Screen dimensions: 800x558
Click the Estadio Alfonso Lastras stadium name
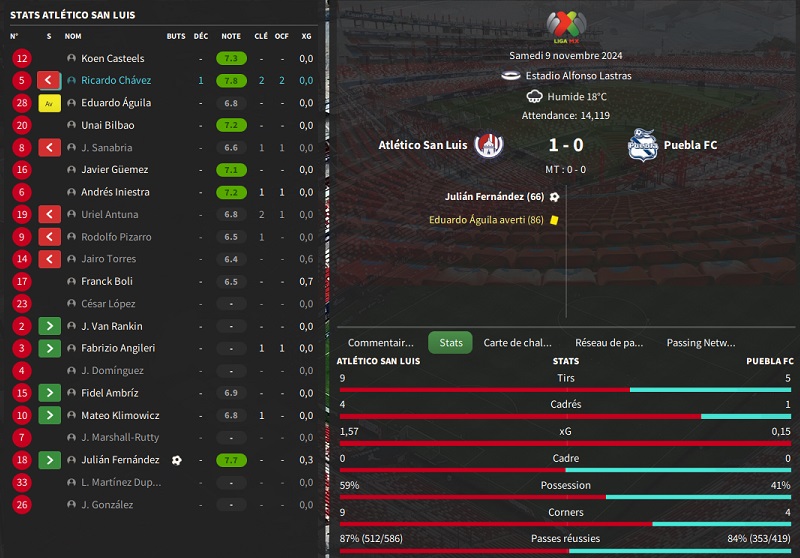click(575, 76)
